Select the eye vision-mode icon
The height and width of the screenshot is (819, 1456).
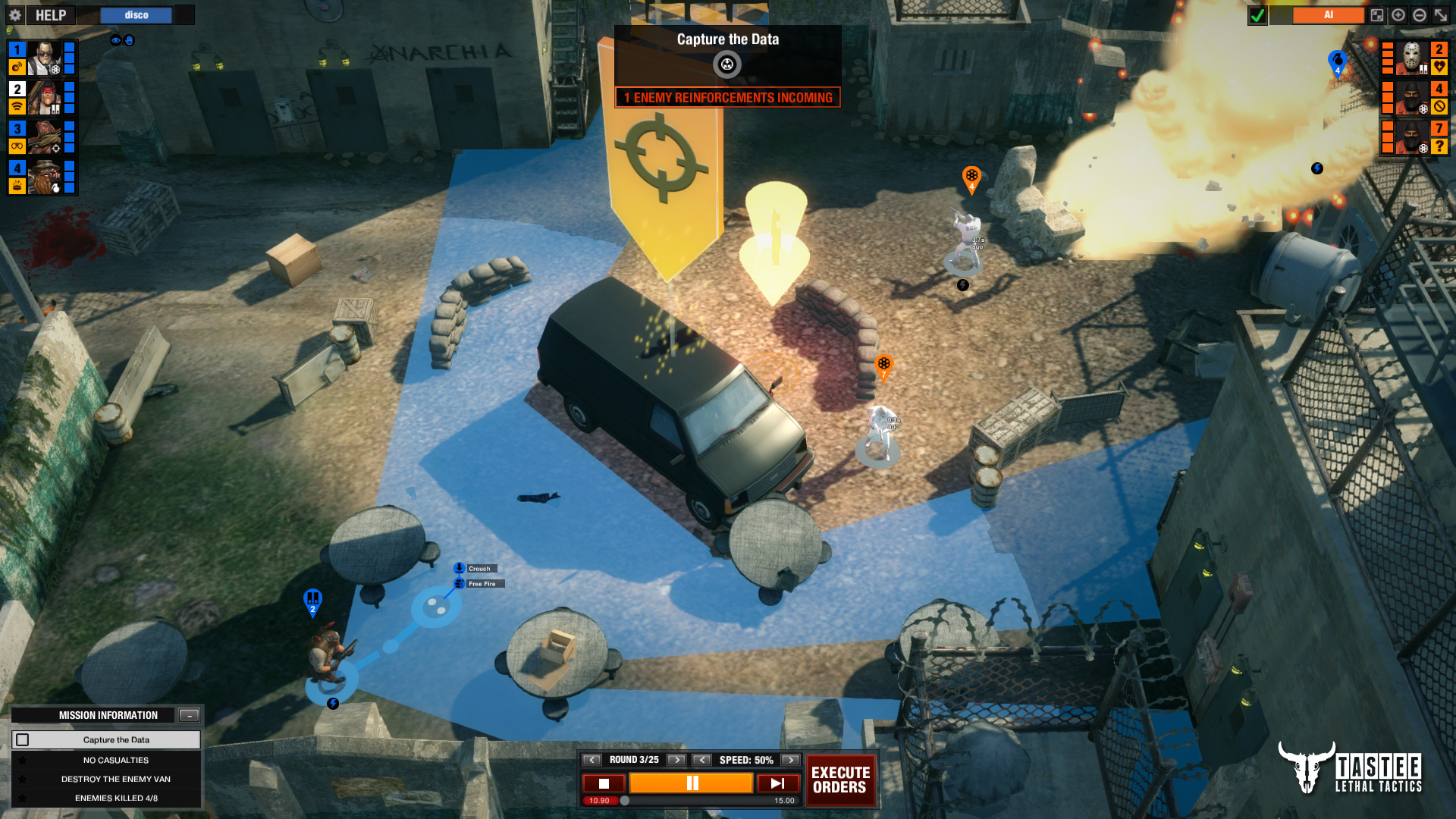[x=116, y=40]
